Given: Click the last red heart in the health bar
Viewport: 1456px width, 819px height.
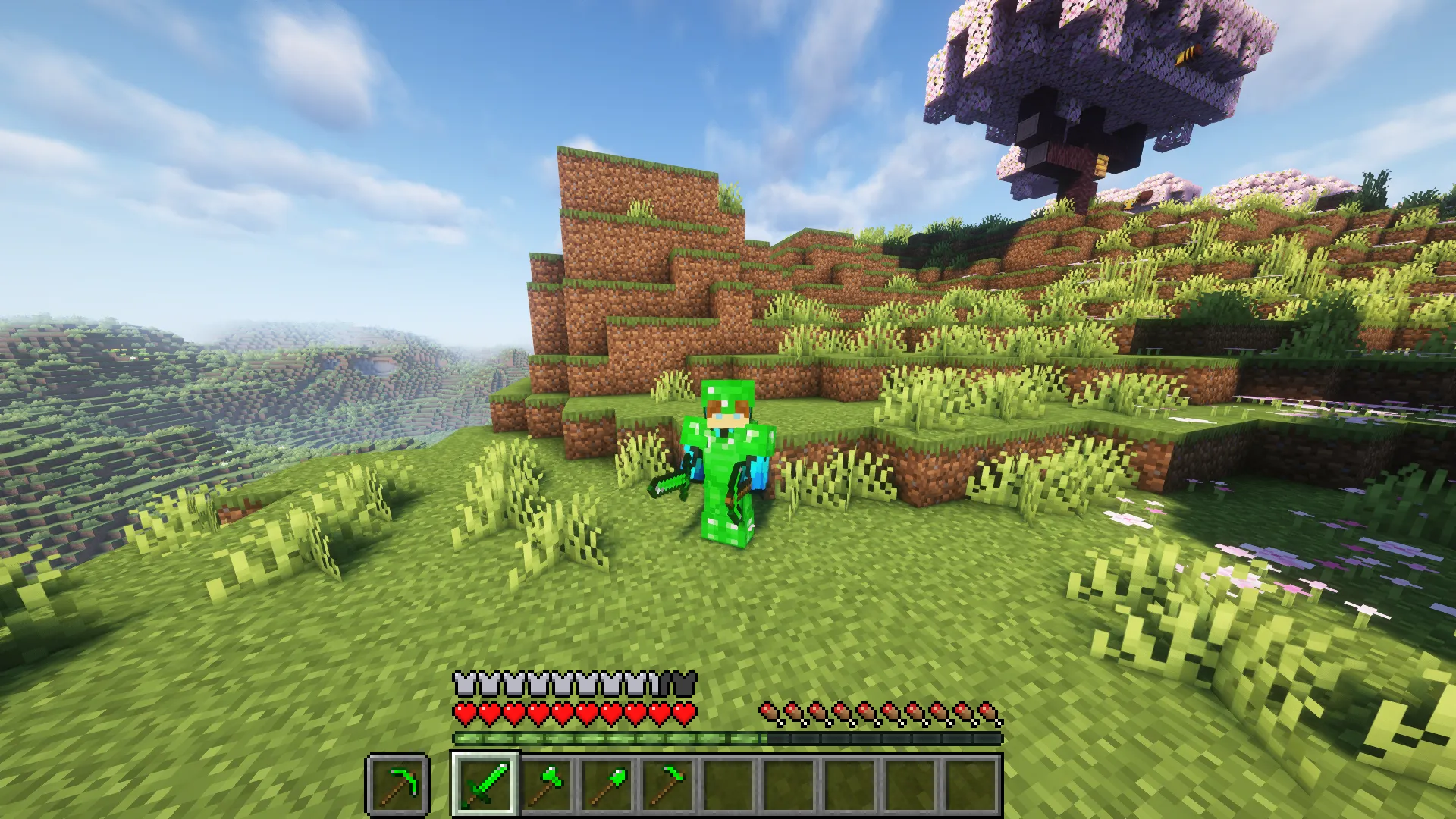Looking at the screenshot, I should point(685,713).
